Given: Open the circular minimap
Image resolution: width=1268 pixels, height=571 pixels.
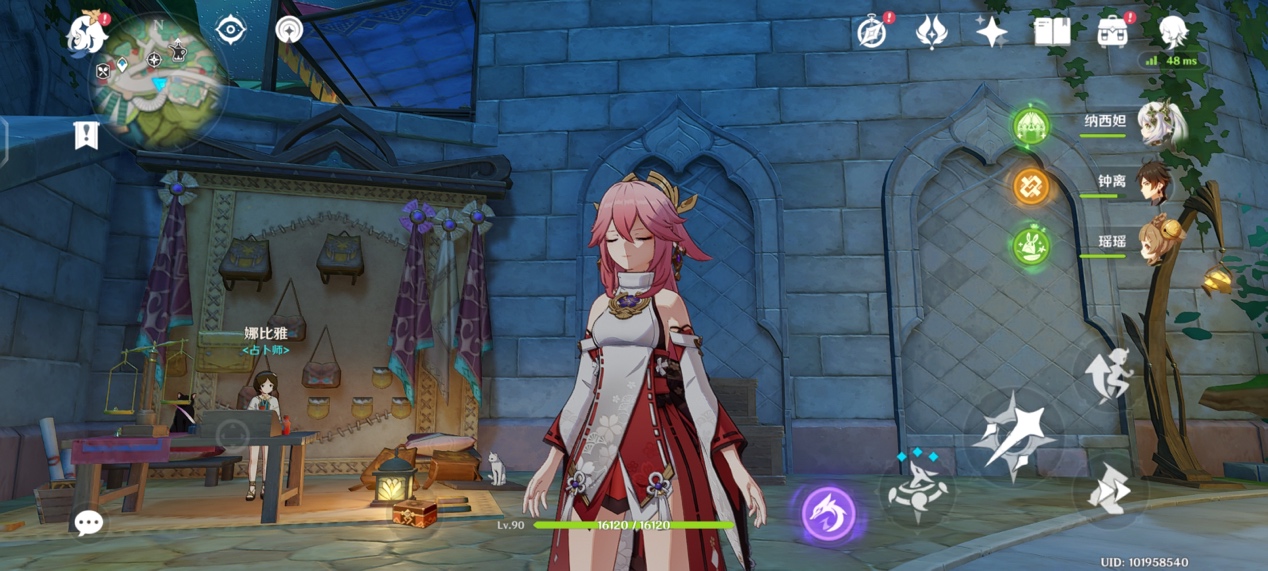Looking at the screenshot, I should (x=157, y=78).
